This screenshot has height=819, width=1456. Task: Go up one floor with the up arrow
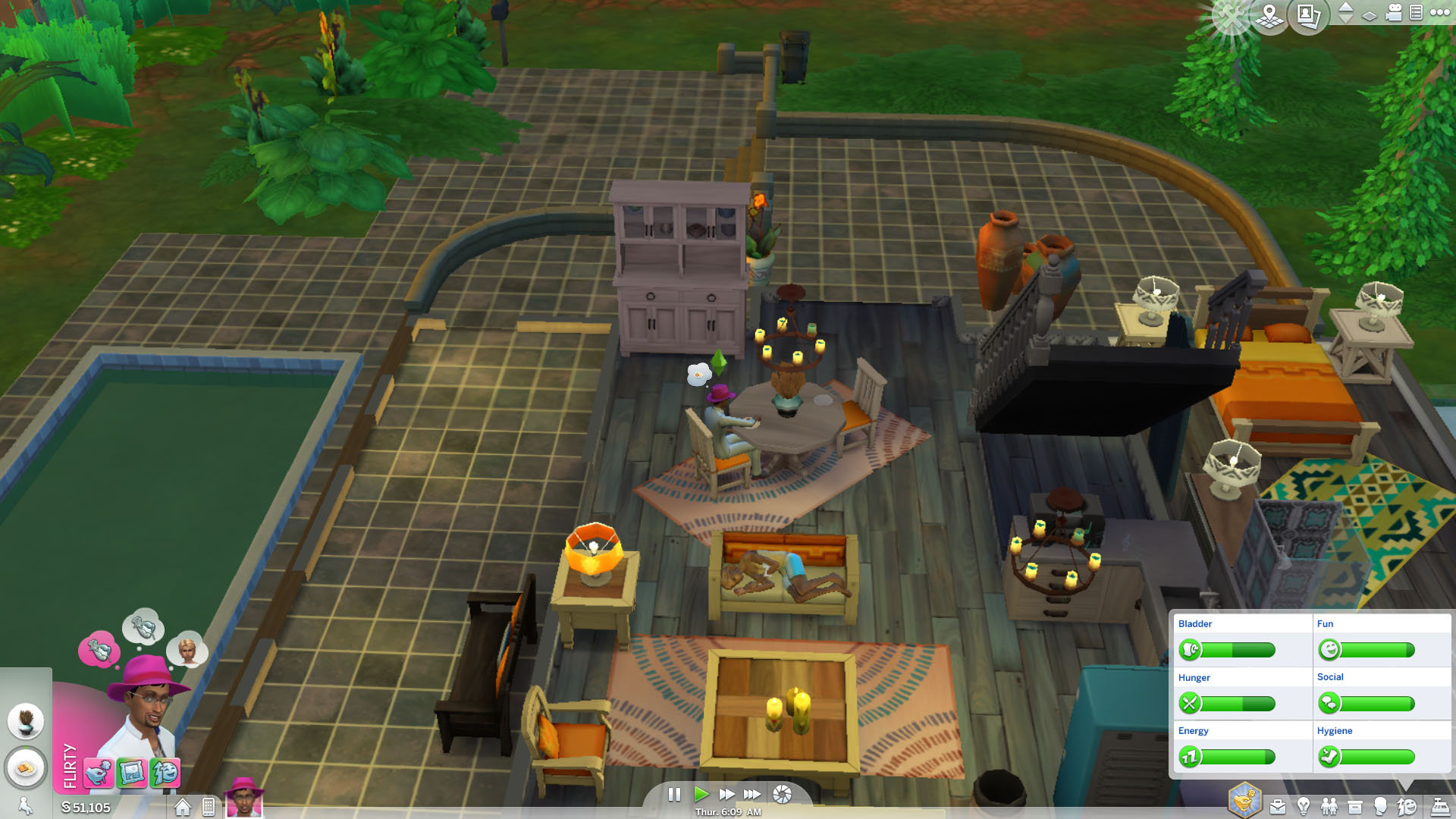click(1345, 8)
